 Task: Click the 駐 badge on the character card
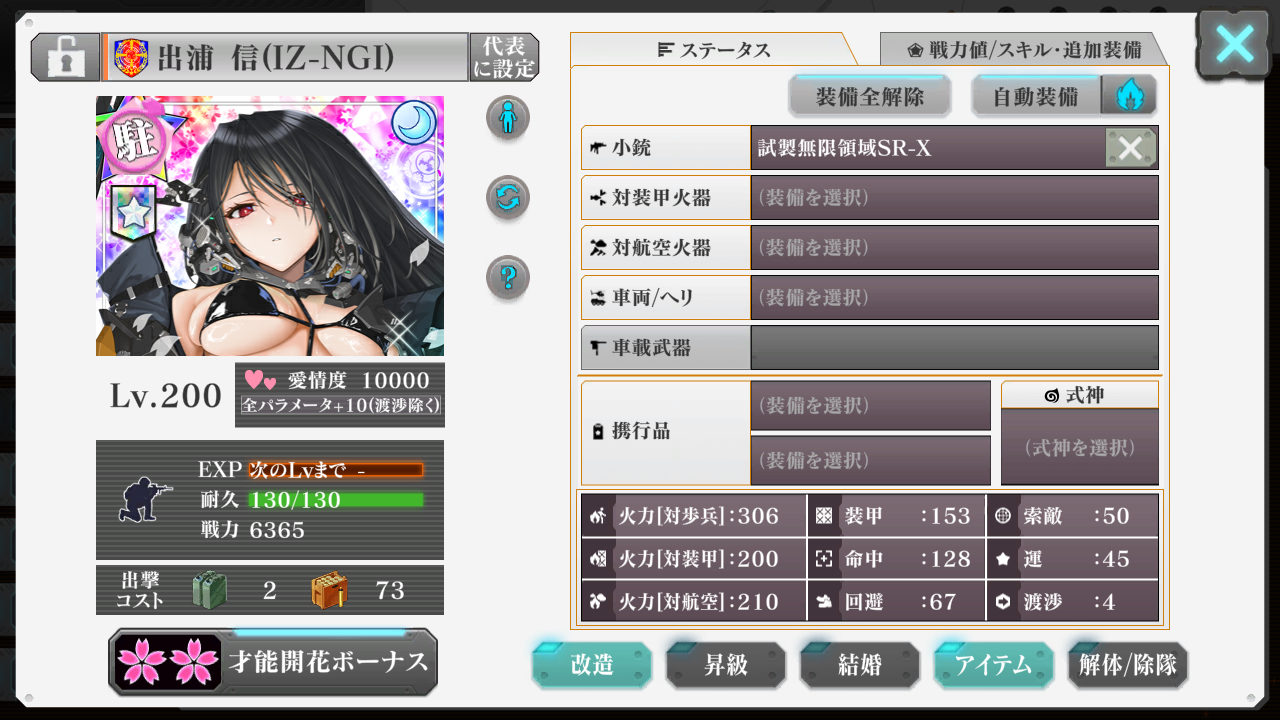[134, 140]
